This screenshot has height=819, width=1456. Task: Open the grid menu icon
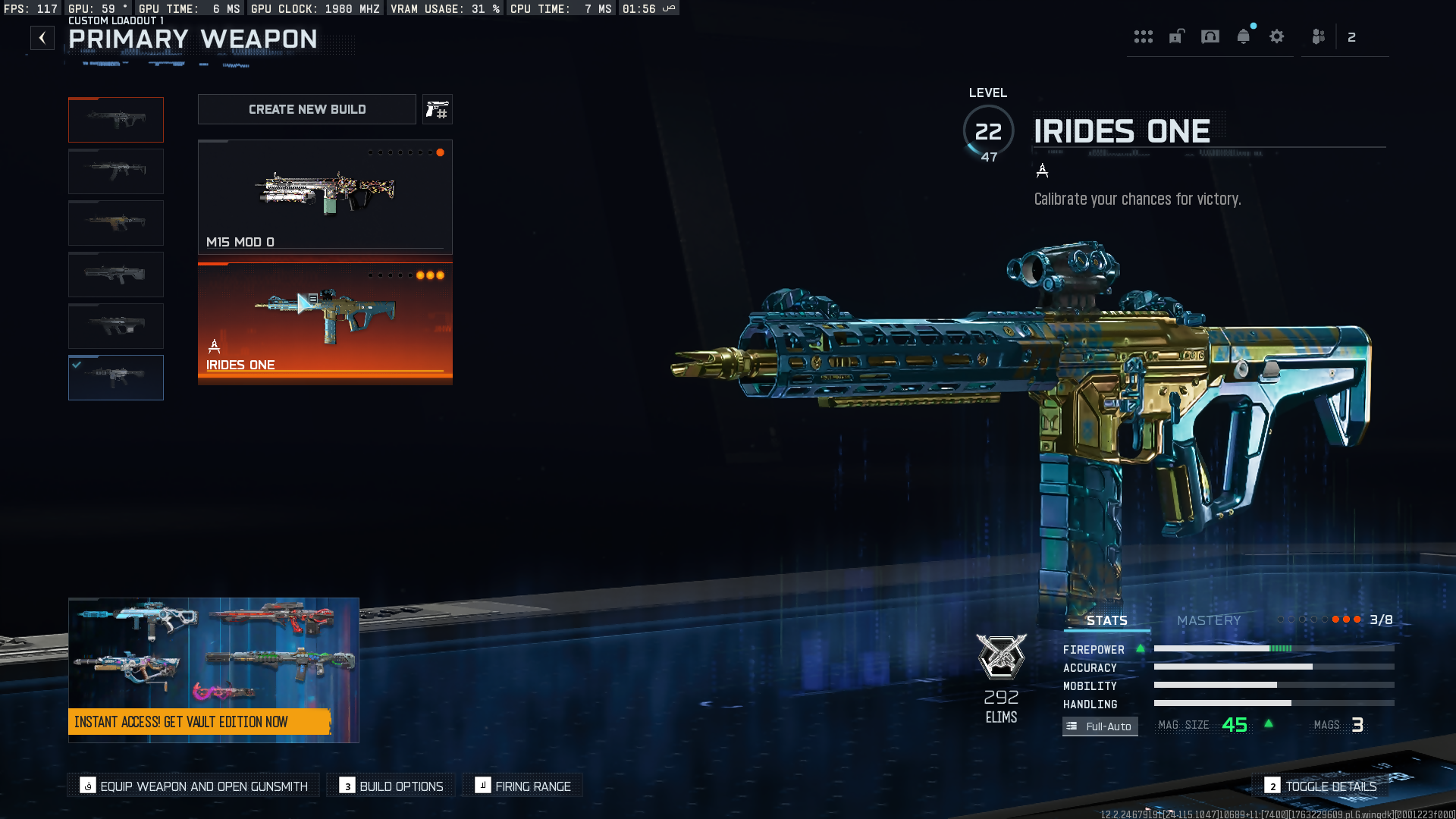click(1144, 36)
